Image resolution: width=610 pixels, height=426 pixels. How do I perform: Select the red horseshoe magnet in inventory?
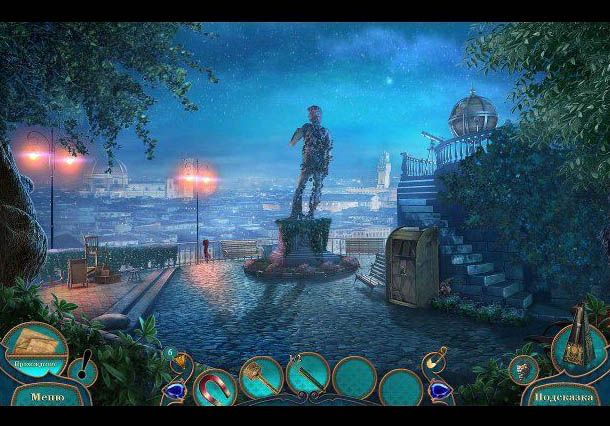(215, 384)
